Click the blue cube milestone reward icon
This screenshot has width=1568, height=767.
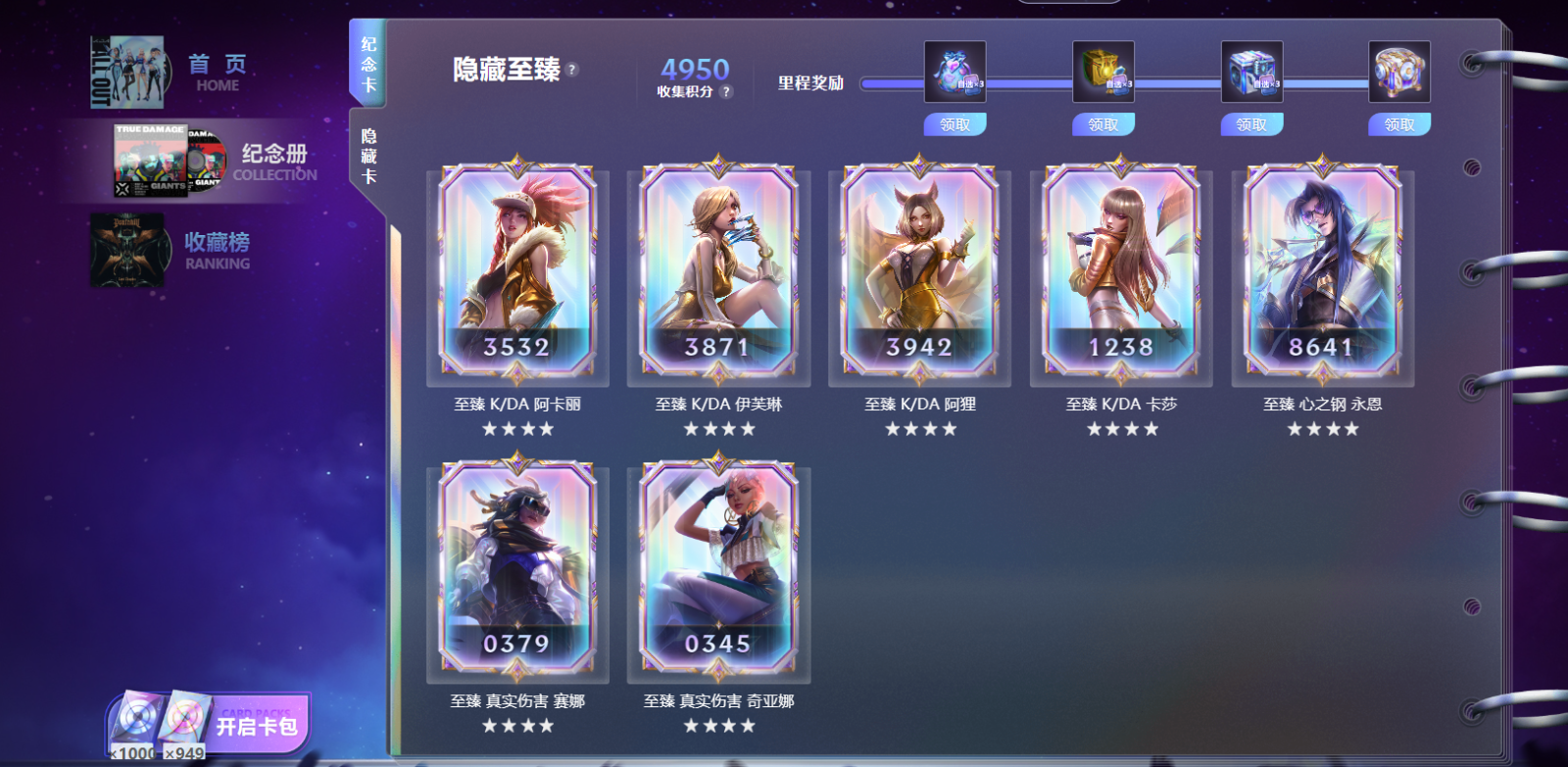[1249, 71]
